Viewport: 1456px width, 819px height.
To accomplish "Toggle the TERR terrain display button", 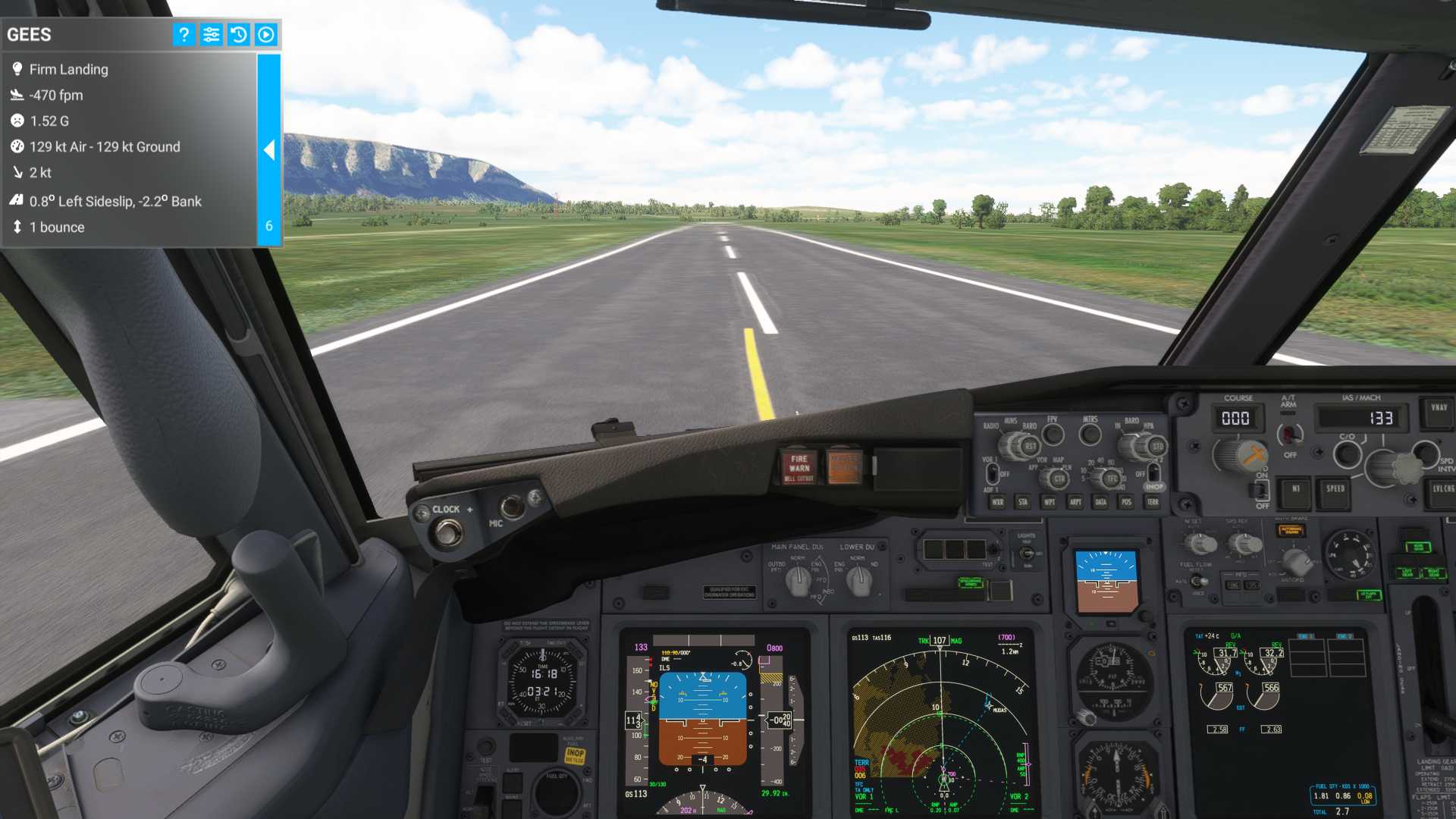I will 1153,502.
